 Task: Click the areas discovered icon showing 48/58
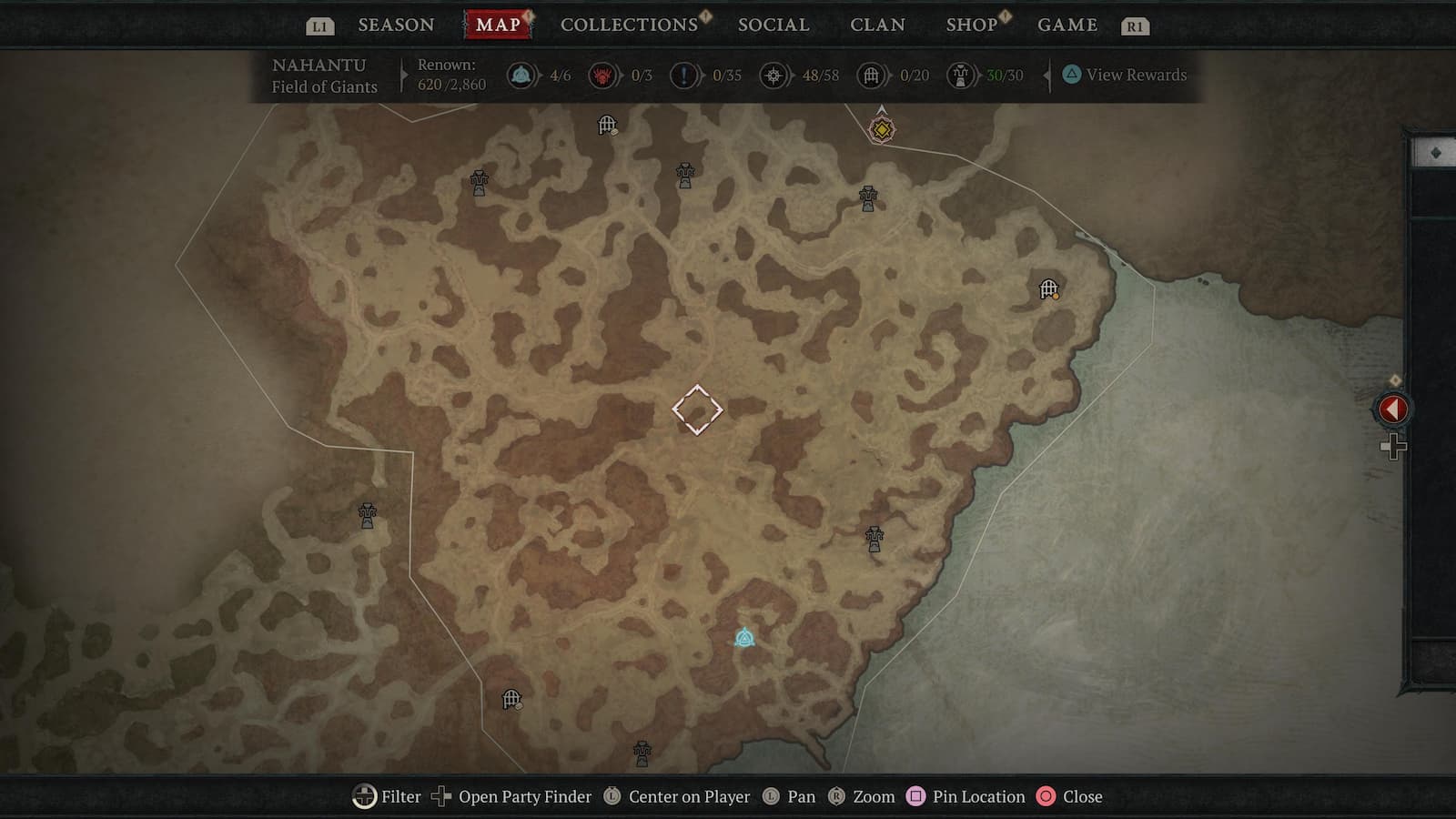click(773, 76)
